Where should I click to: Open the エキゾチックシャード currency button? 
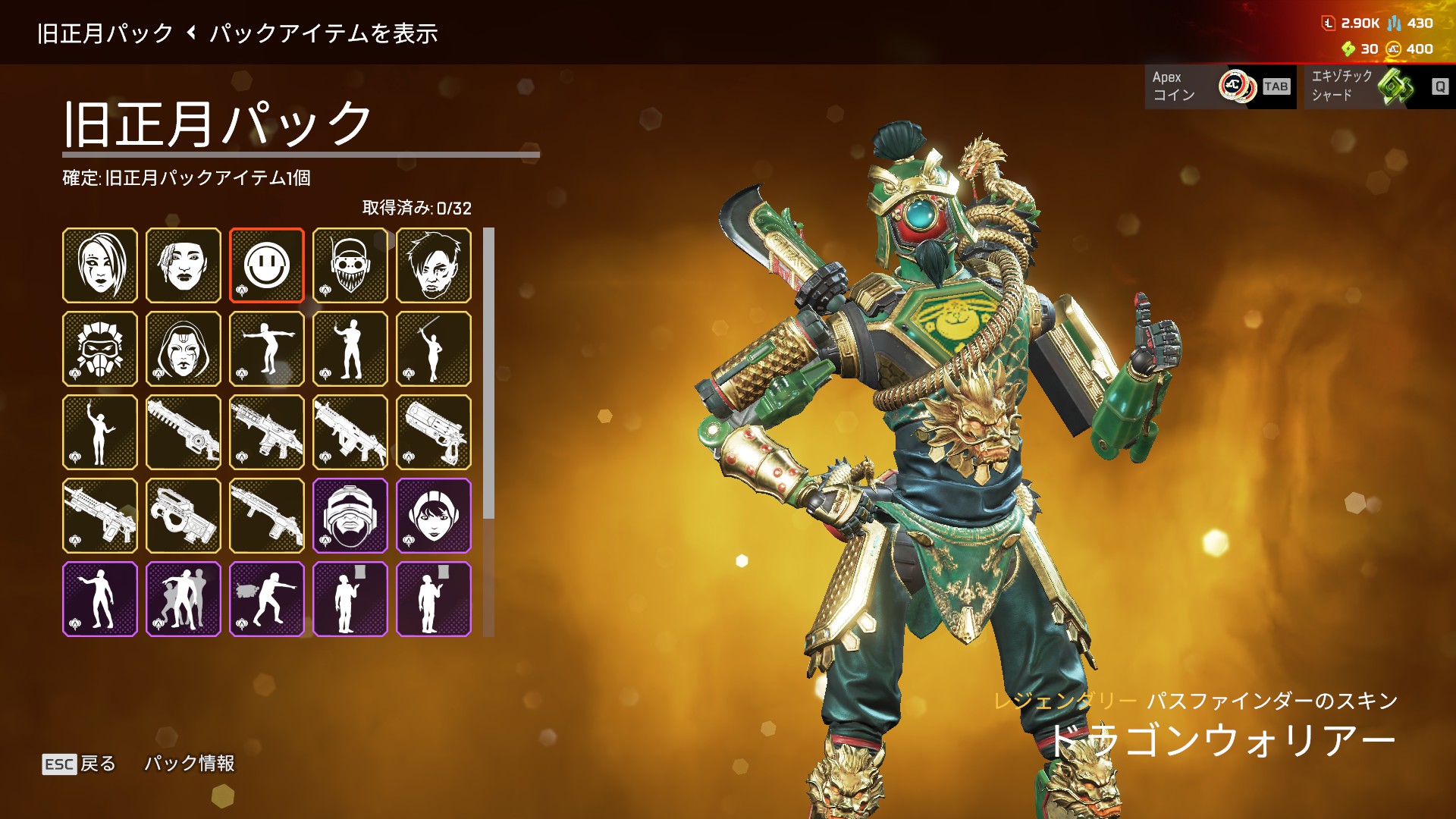(x=1379, y=86)
